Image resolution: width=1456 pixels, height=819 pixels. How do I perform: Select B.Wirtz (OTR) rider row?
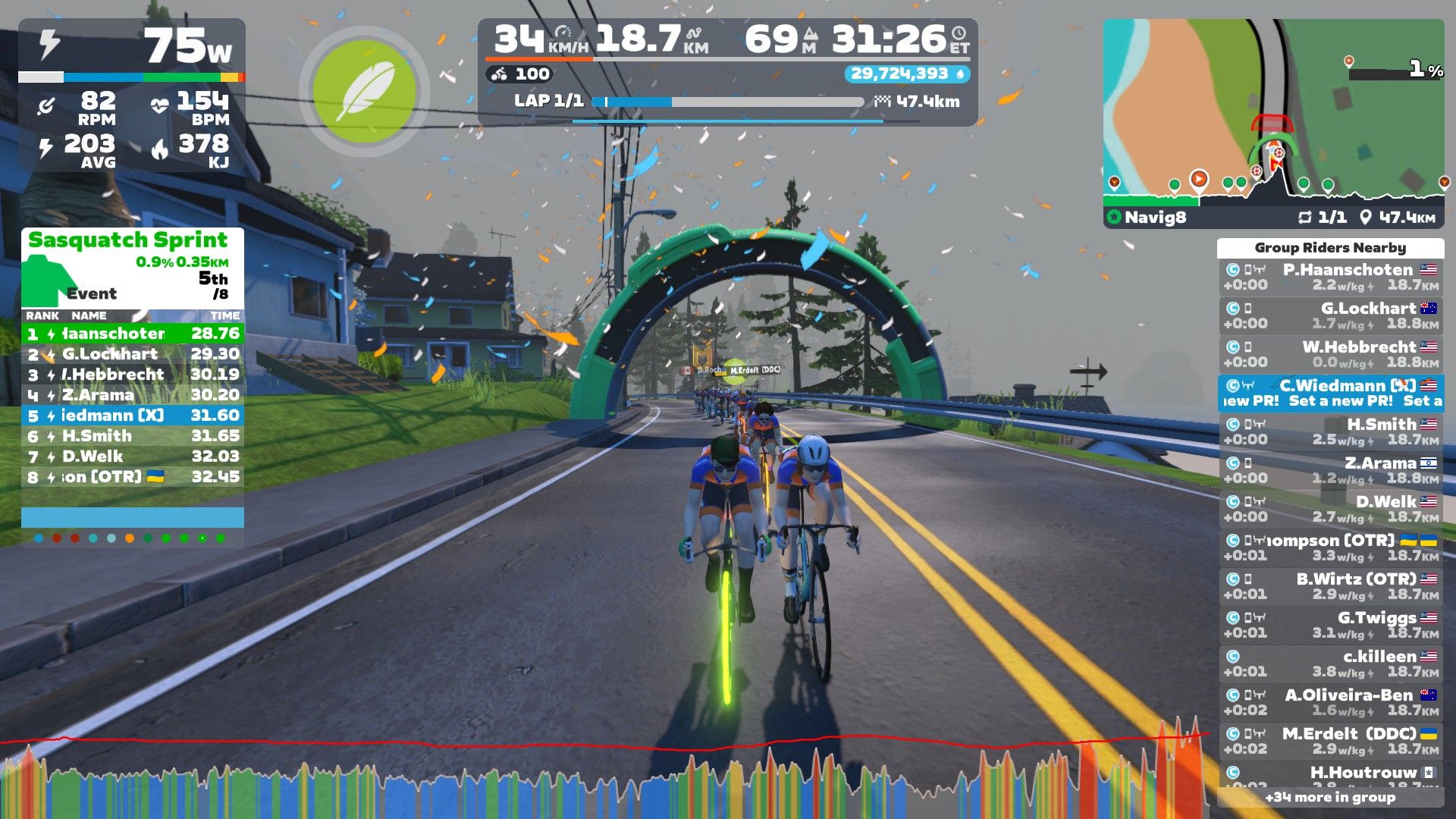1330,586
